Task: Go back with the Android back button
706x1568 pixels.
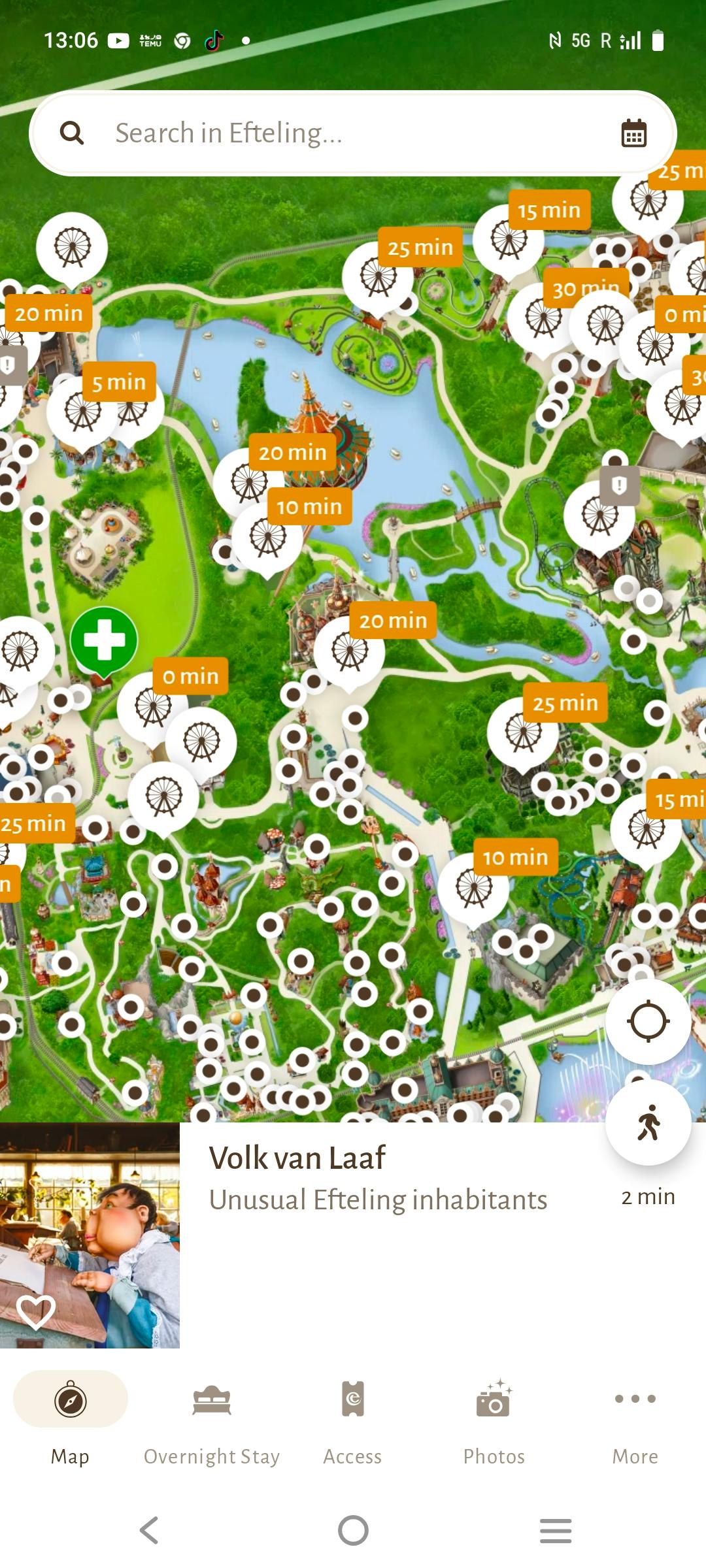Action: [149, 1530]
